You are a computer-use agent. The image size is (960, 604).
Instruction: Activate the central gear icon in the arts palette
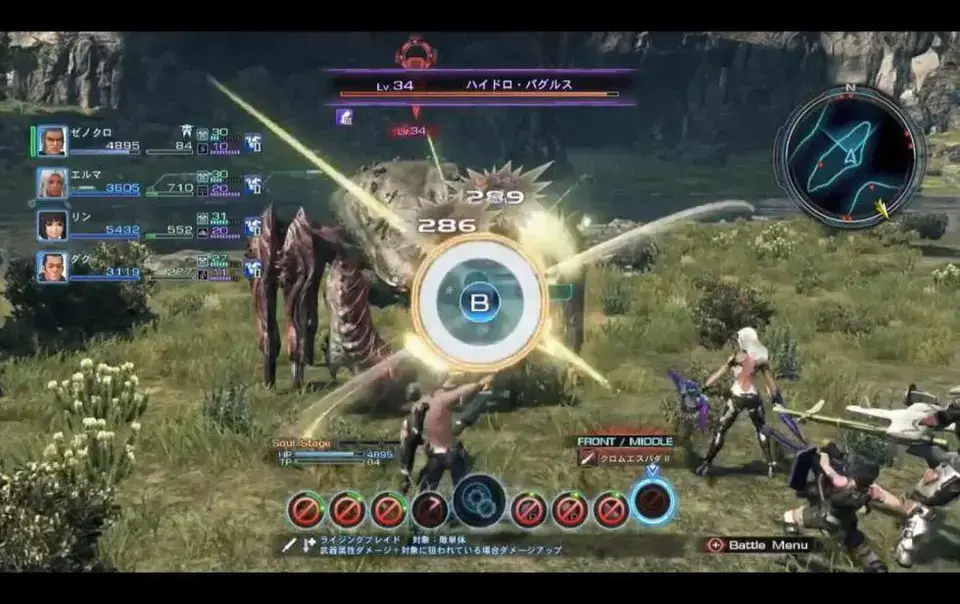479,501
